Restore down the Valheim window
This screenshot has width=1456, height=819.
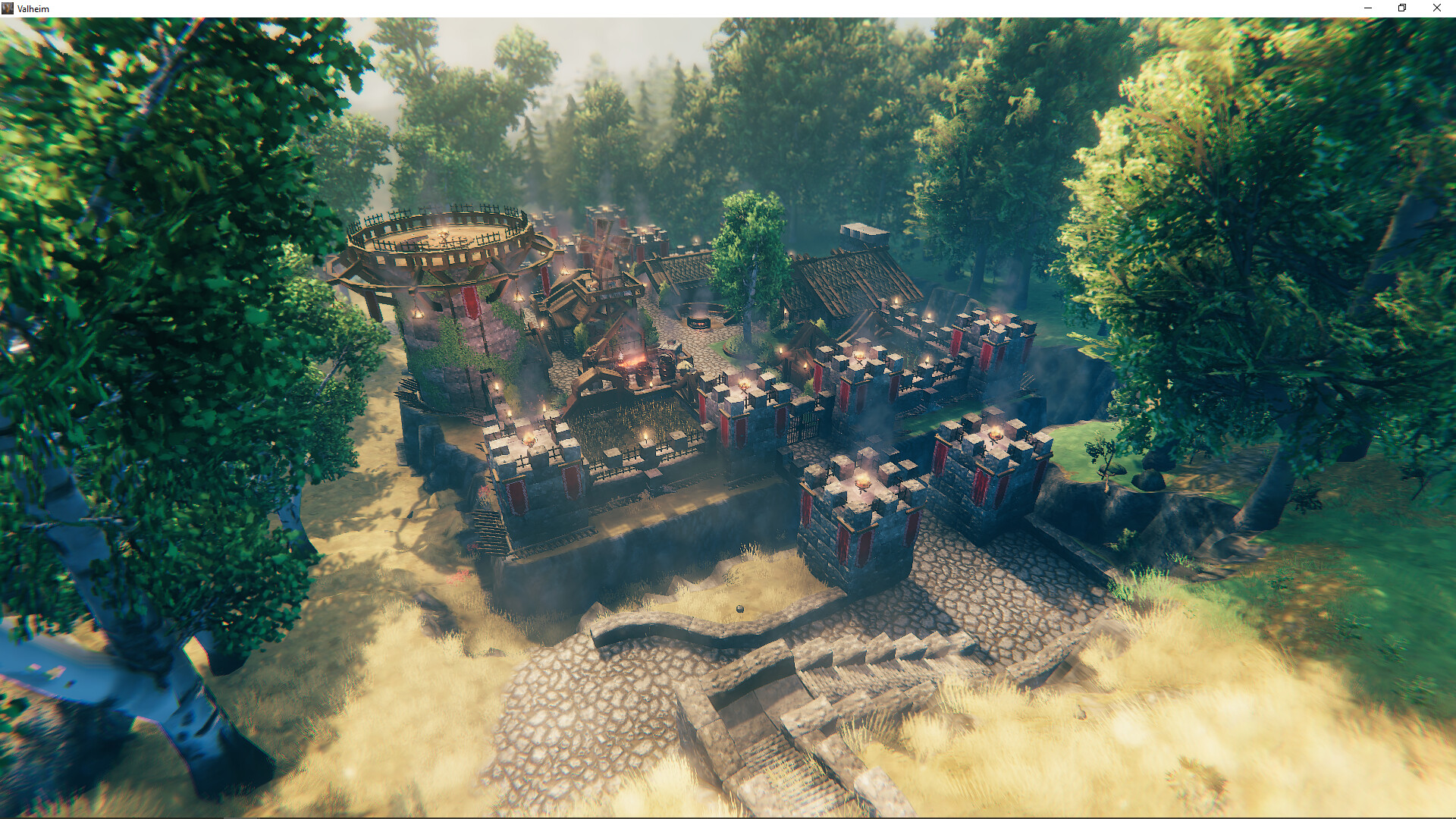click(x=1402, y=8)
